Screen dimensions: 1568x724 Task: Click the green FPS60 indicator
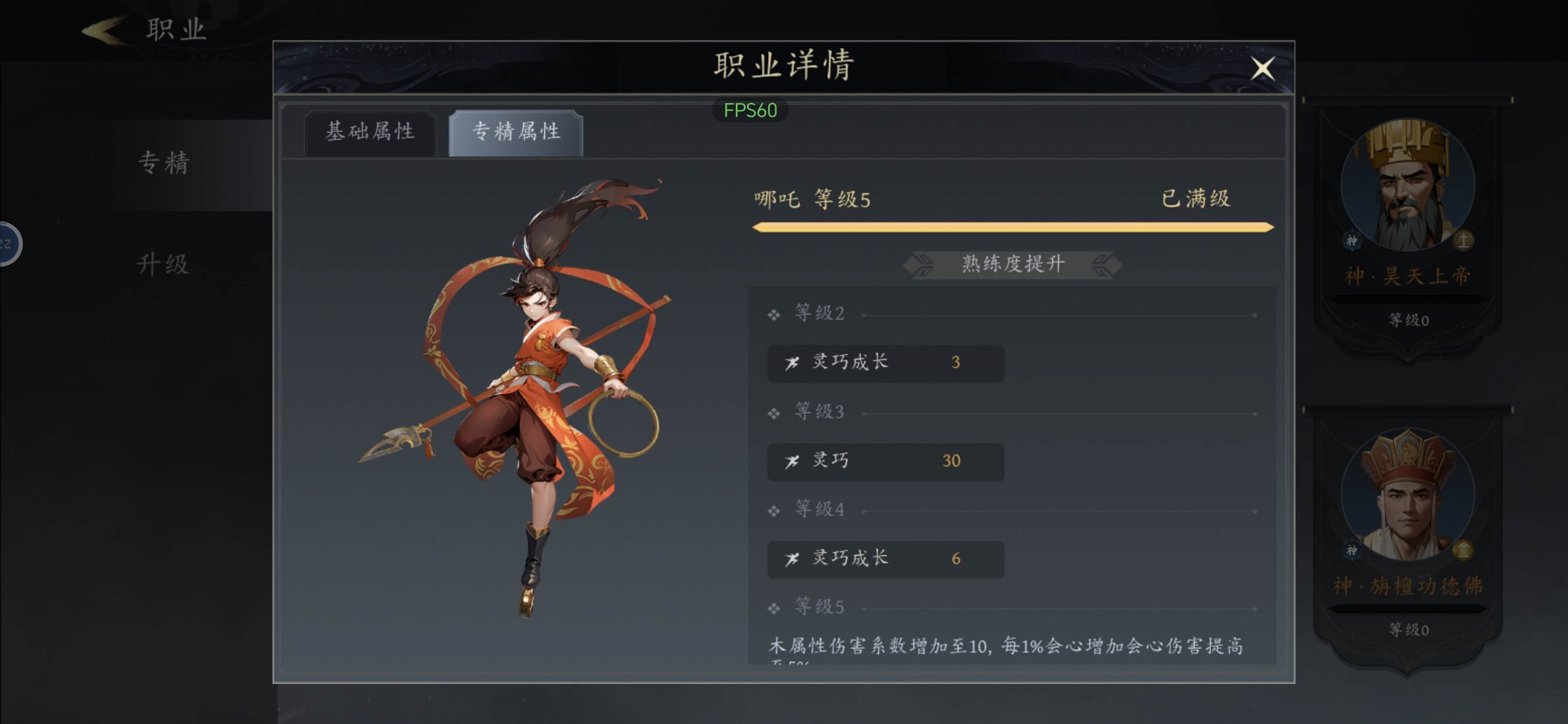[x=751, y=111]
